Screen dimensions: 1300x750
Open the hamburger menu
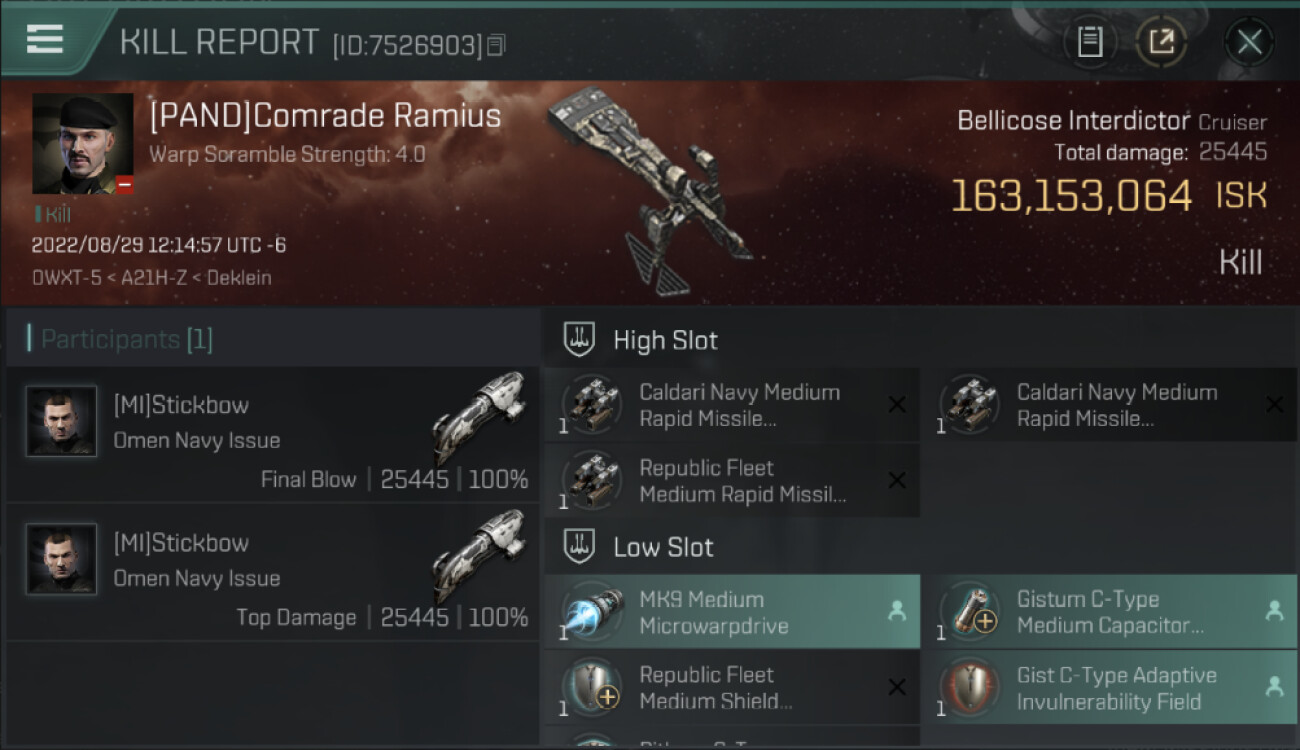click(x=45, y=39)
